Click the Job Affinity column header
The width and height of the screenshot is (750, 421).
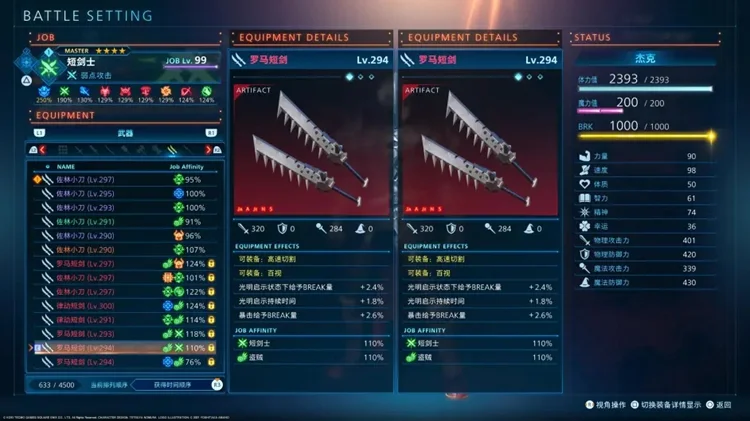(x=187, y=167)
